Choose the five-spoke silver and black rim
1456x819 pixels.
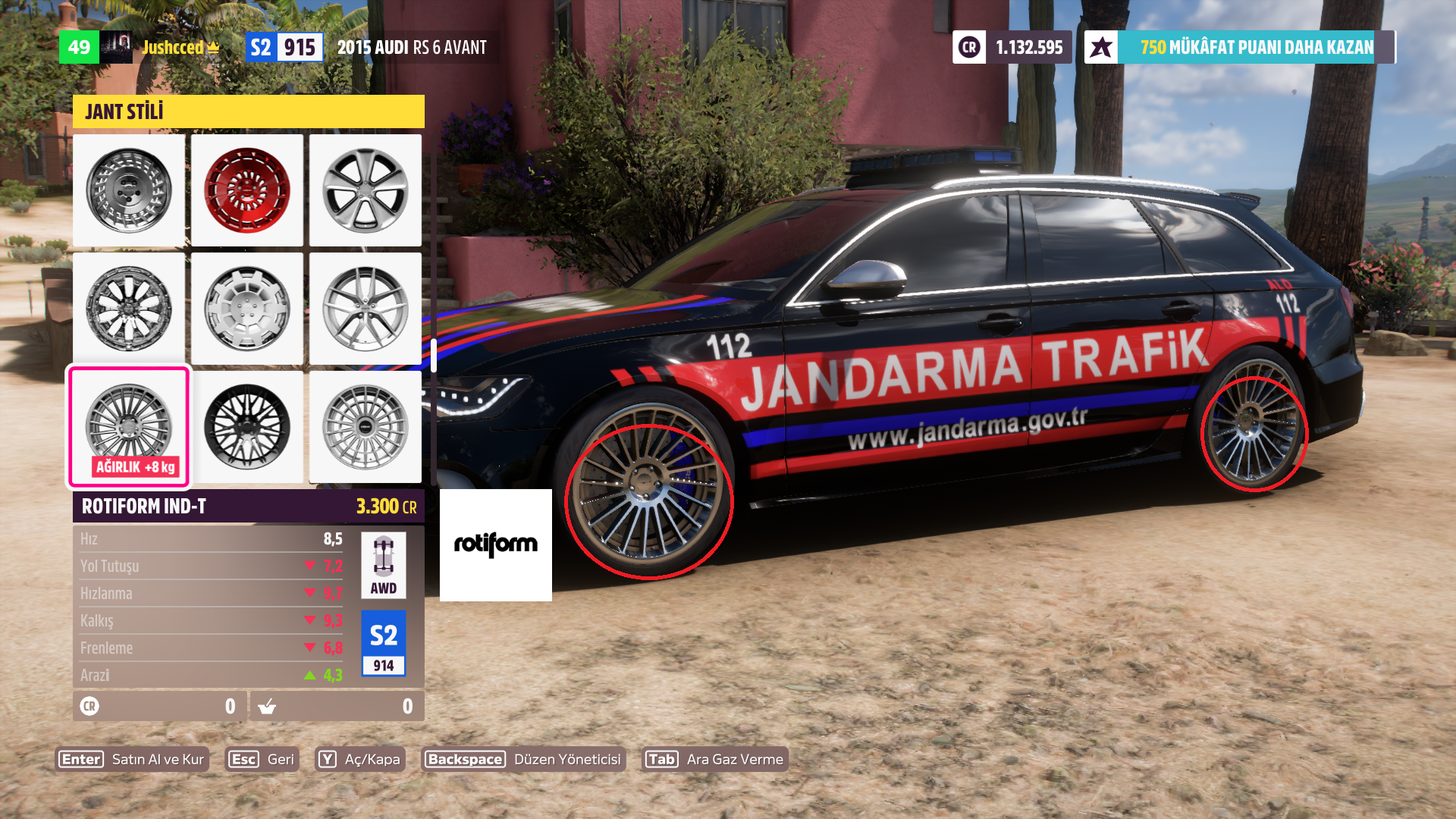click(x=366, y=190)
